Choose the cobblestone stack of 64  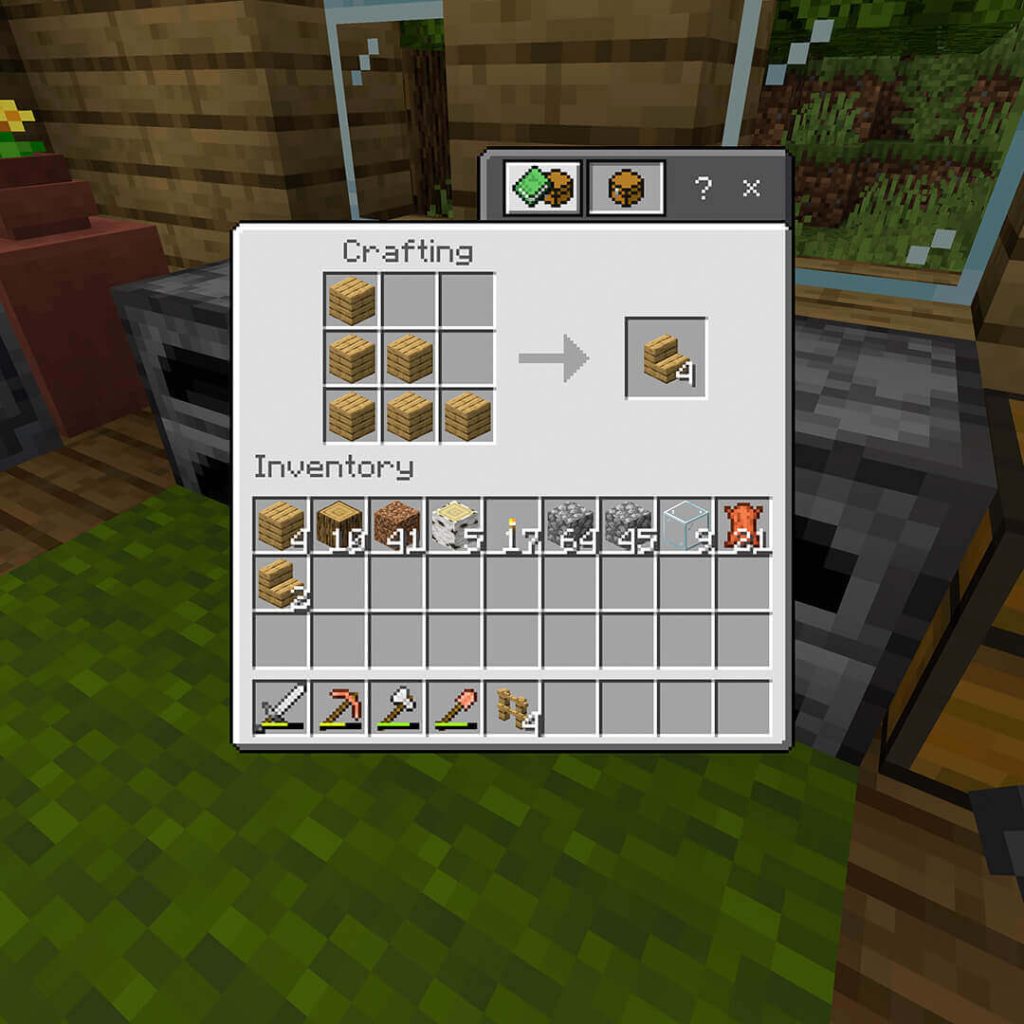click(570, 525)
